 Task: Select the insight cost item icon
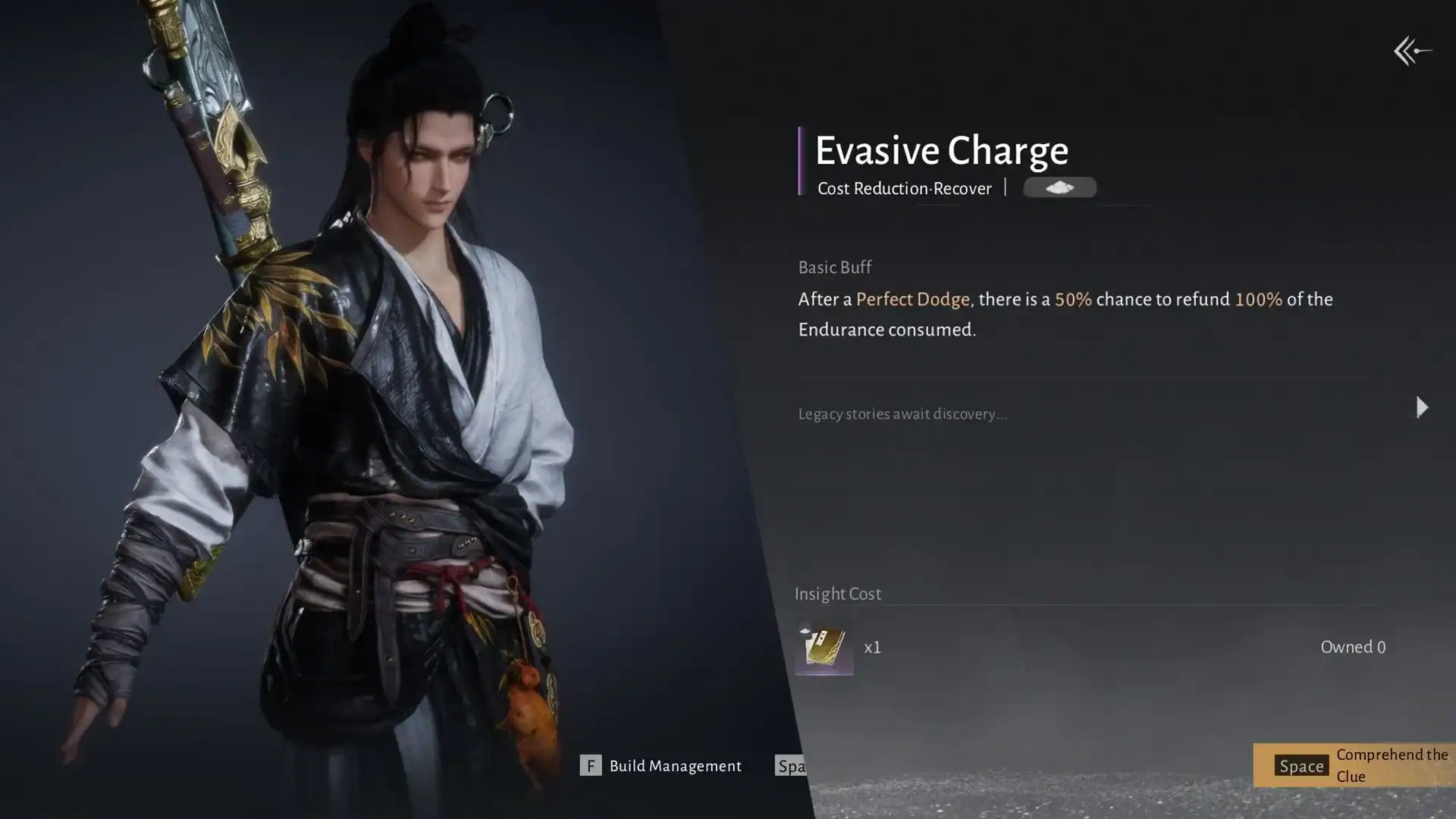(x=824, y=648)
